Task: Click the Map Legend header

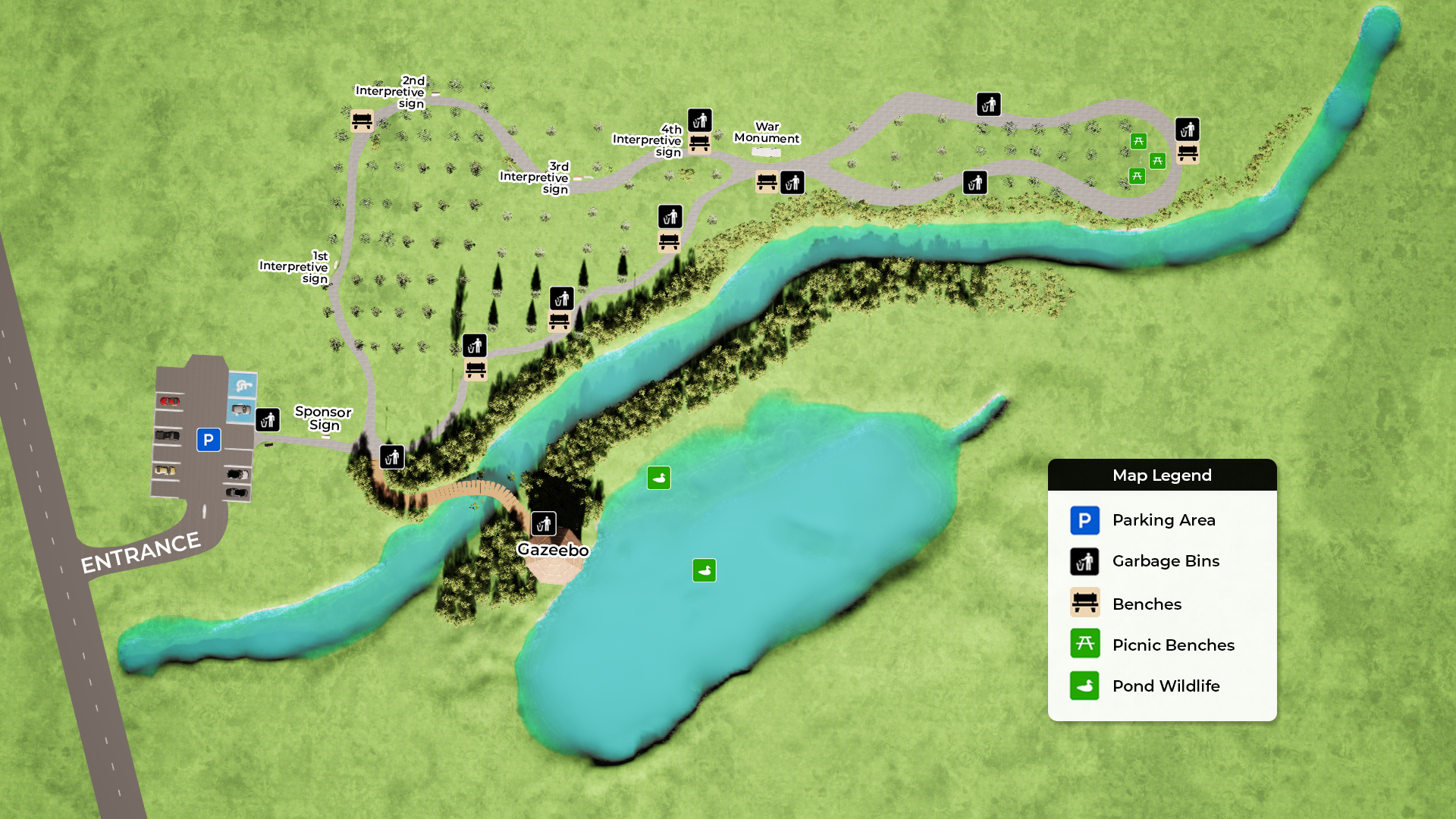Action: coord(1162,475)
